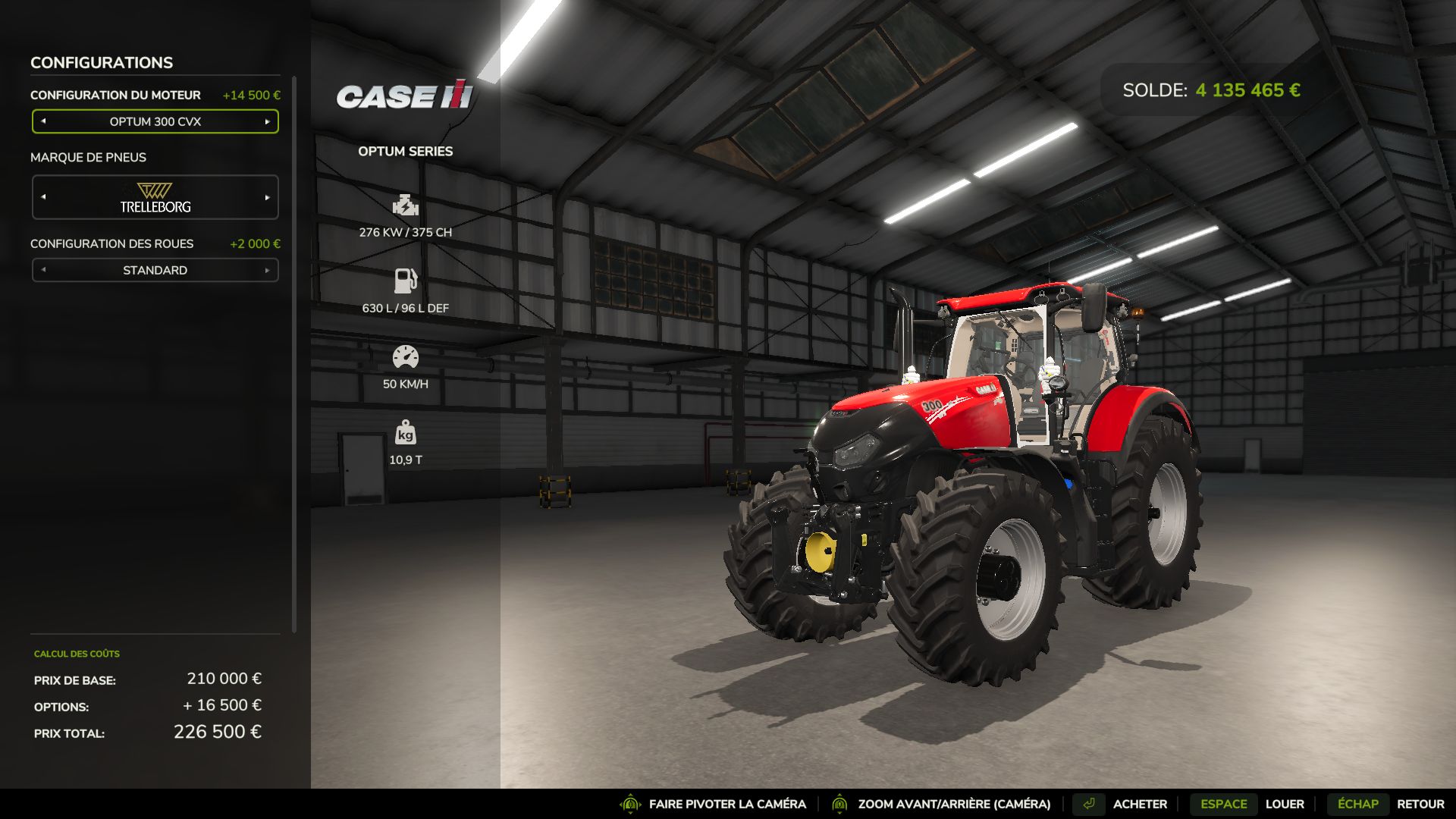The height and width of the screenshot is (819, 1456).
Task: Click the Standard wheel configuration selector
Action: click(155, 270)
